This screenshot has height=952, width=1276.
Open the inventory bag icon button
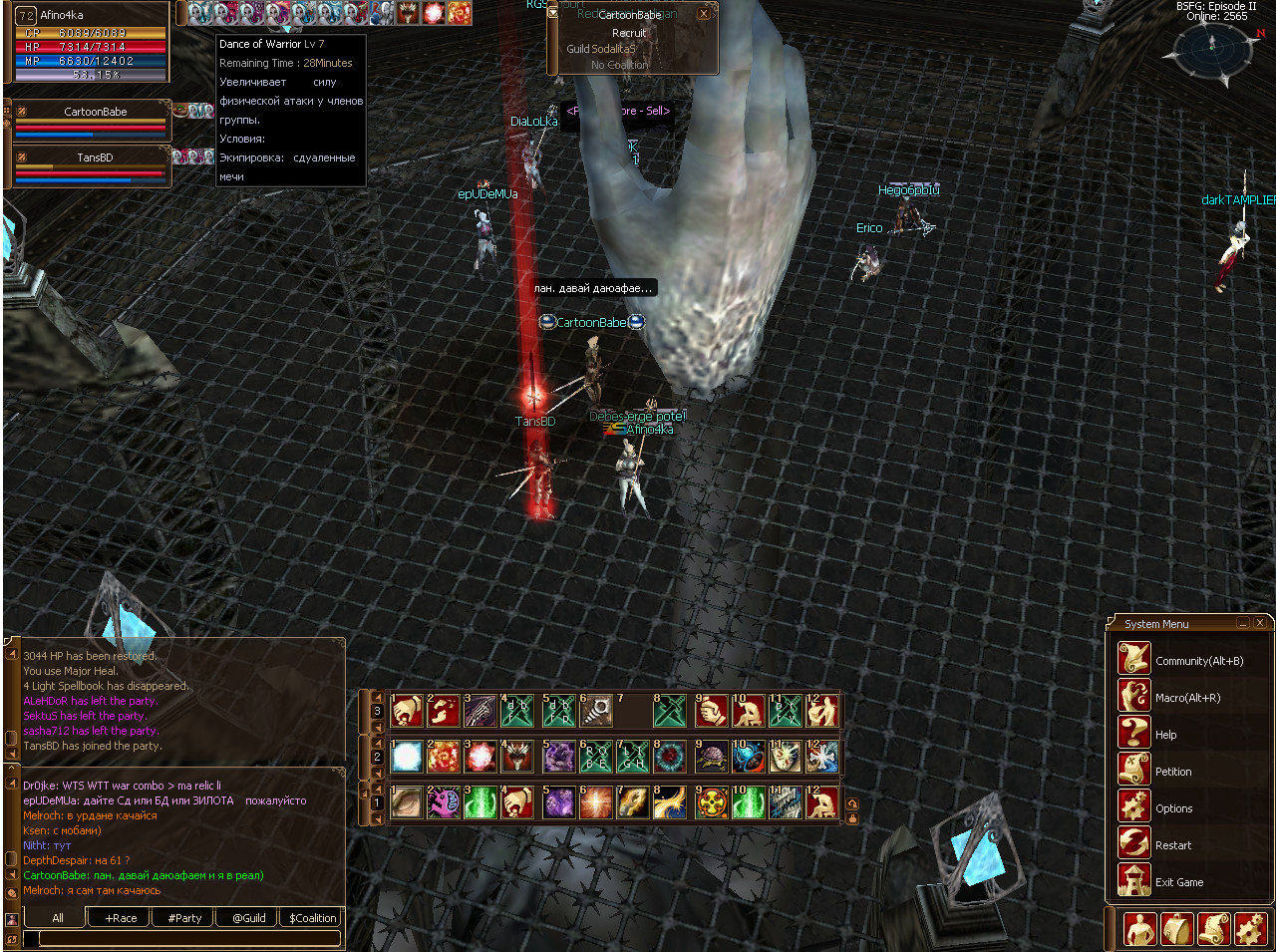pos(1177,929)
